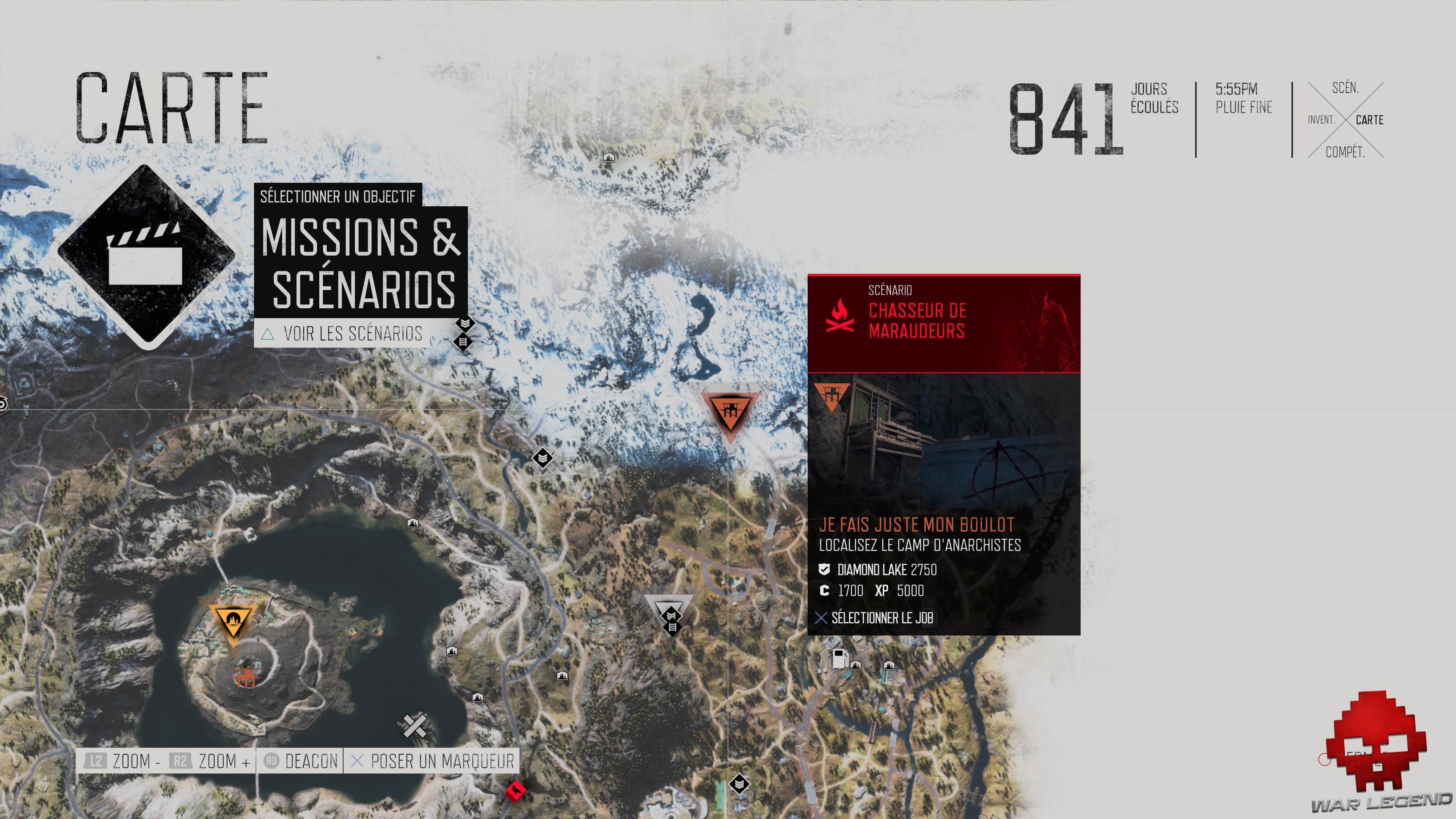
Task: Choose Poser un marqueur
Action: (x=441, y=761)
